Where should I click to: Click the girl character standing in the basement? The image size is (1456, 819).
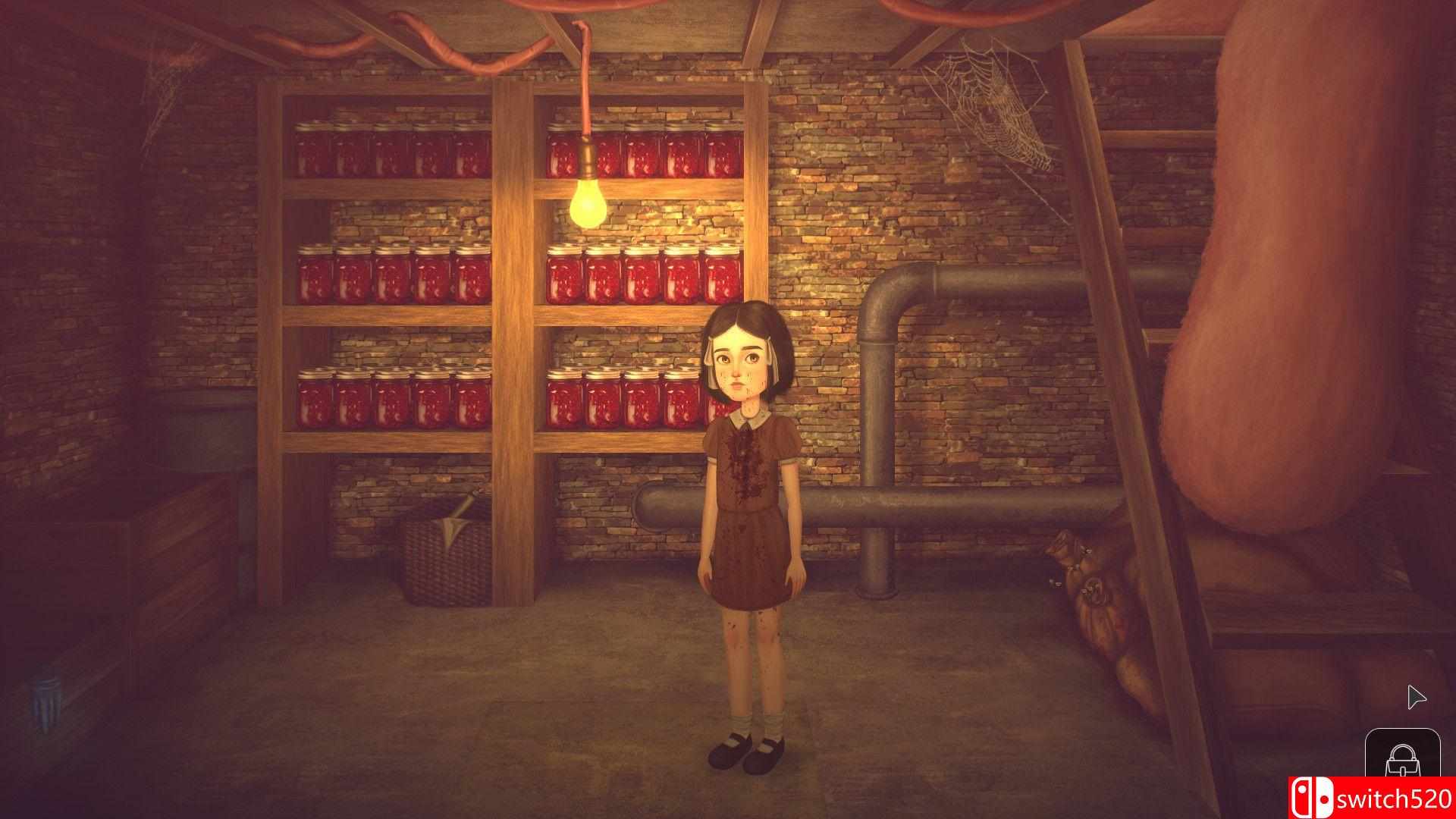[743, 493]
